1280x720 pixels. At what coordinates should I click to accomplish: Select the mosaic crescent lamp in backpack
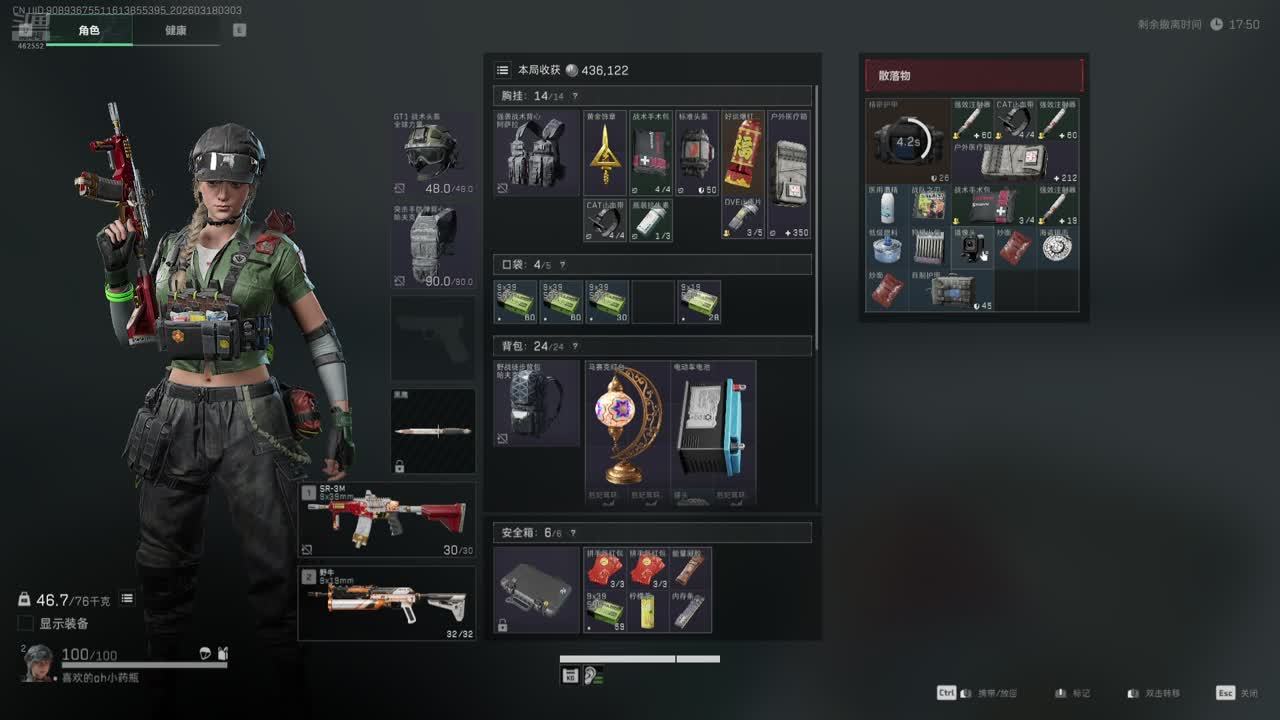click(x=627, y=430)
